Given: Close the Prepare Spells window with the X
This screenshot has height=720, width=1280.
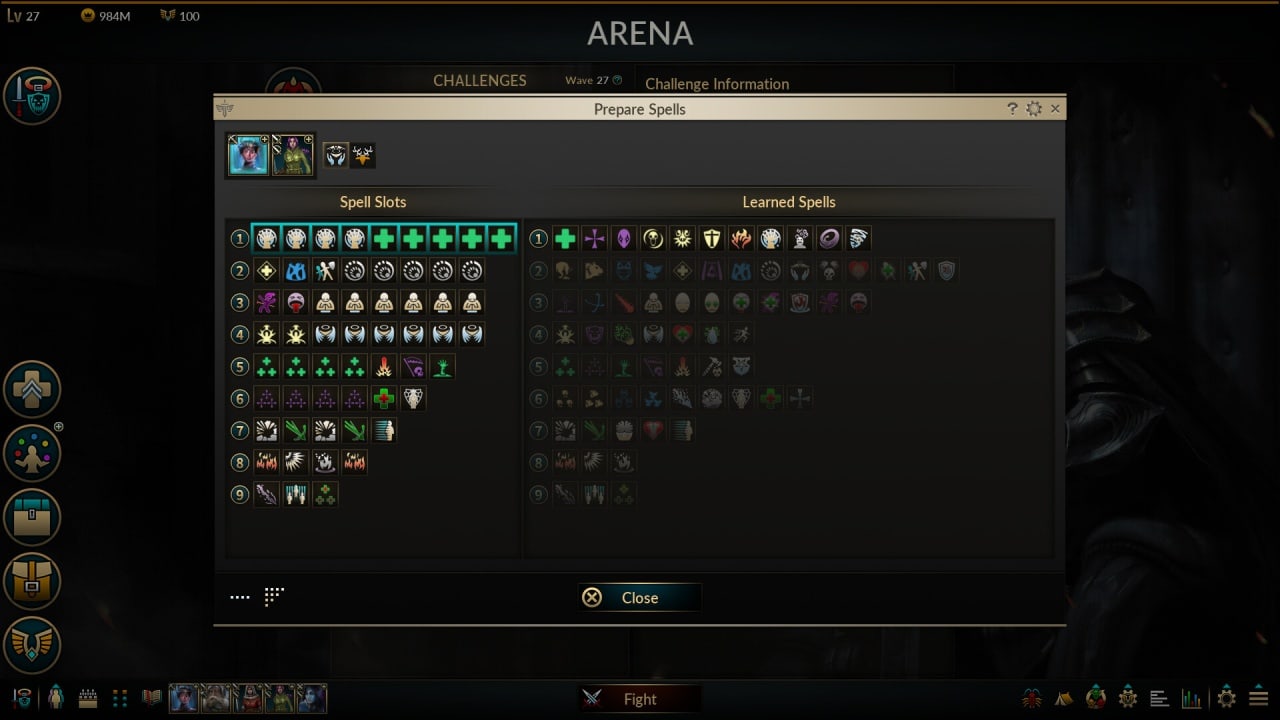Looking at the screenshot, I should point(1055,109).
